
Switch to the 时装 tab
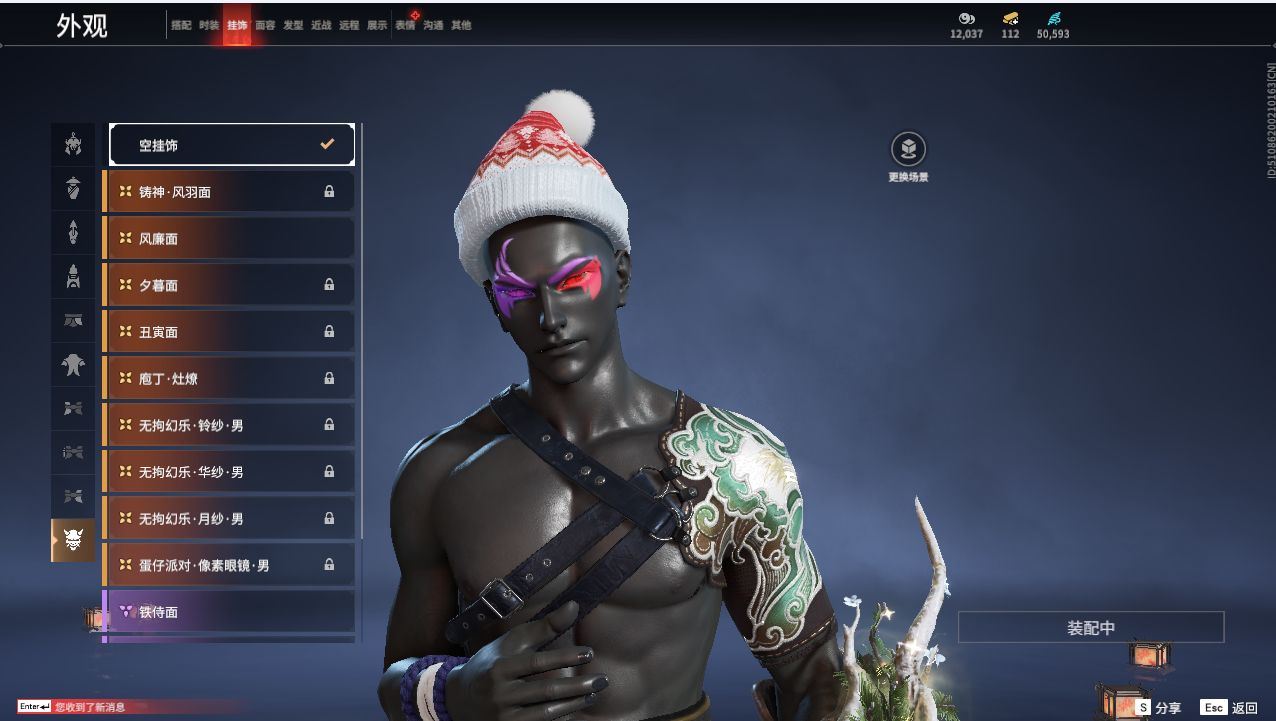pyautogui.click(x=209, y=26)
